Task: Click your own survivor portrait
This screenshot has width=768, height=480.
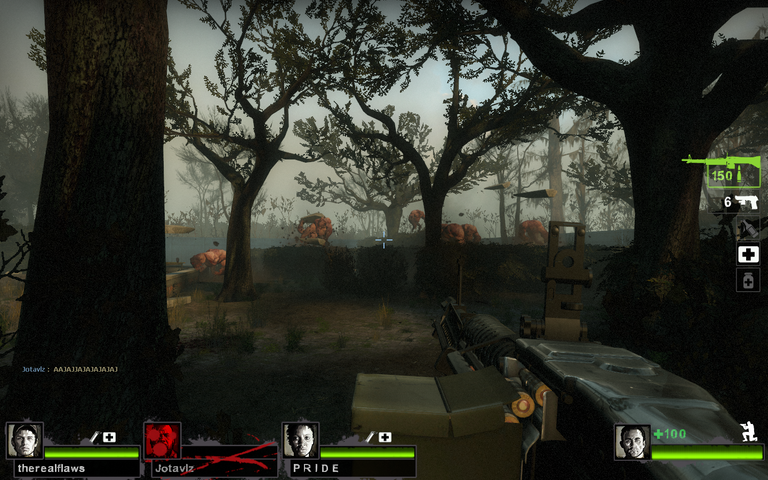Action: 632,442
